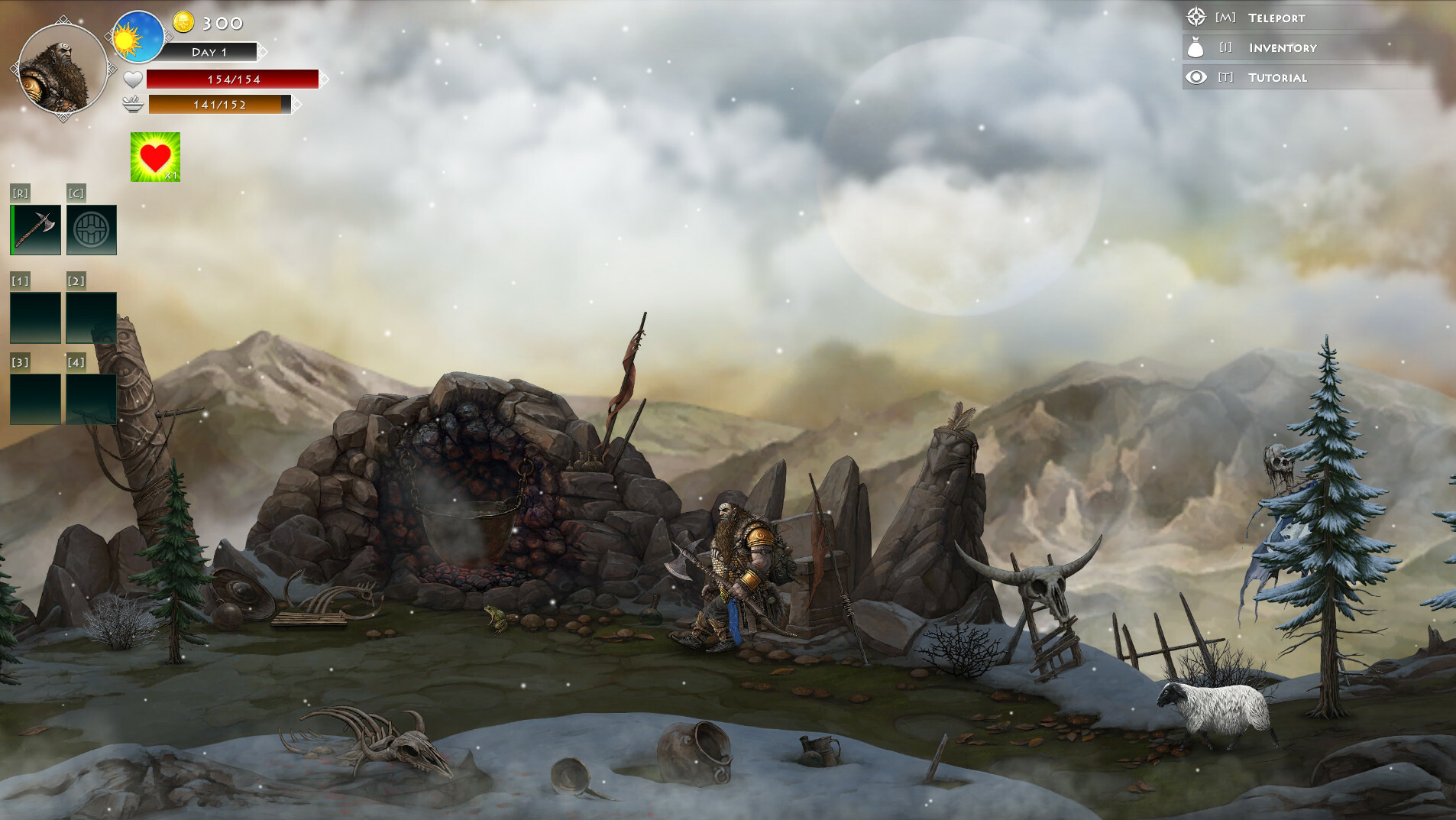The width and height of the screenshot is (1456, 820).
Task: Toggle empty quick slot [1]
Action: coord(35,316)
